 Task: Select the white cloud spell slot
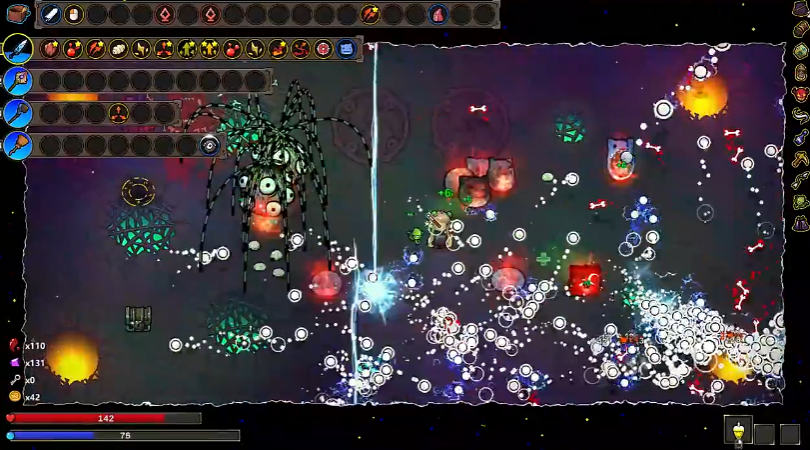click(x=118, y=48)
